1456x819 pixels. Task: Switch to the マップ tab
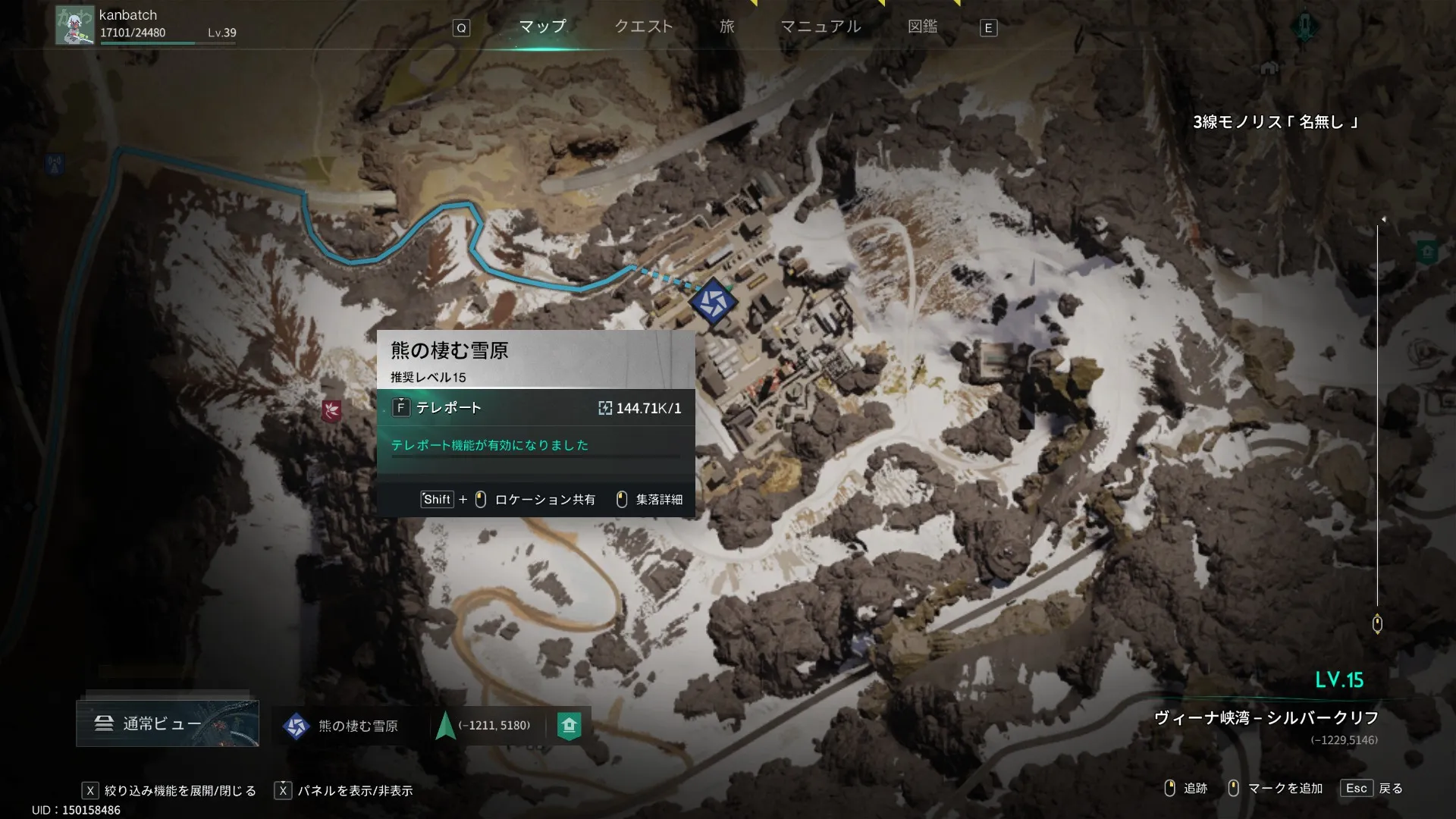[x=542, y=27]
